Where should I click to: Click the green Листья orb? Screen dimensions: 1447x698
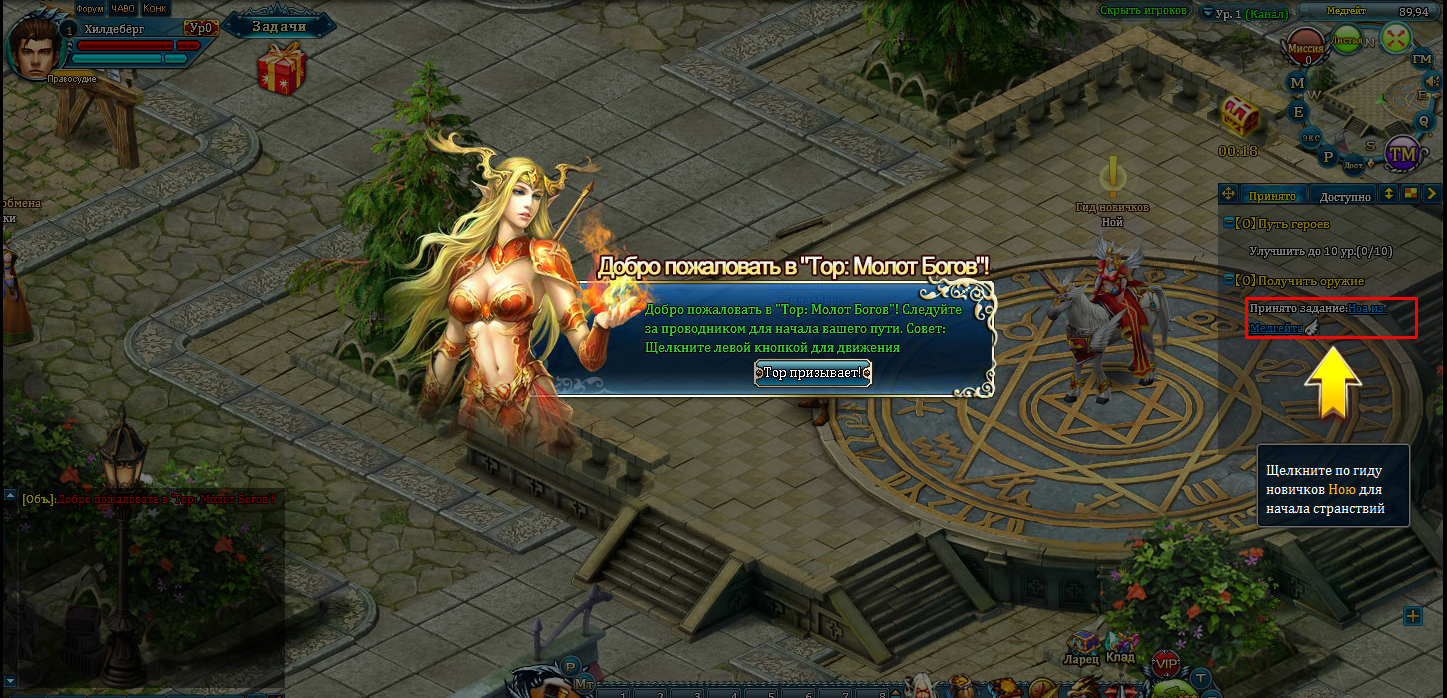tap(1347, 42)
